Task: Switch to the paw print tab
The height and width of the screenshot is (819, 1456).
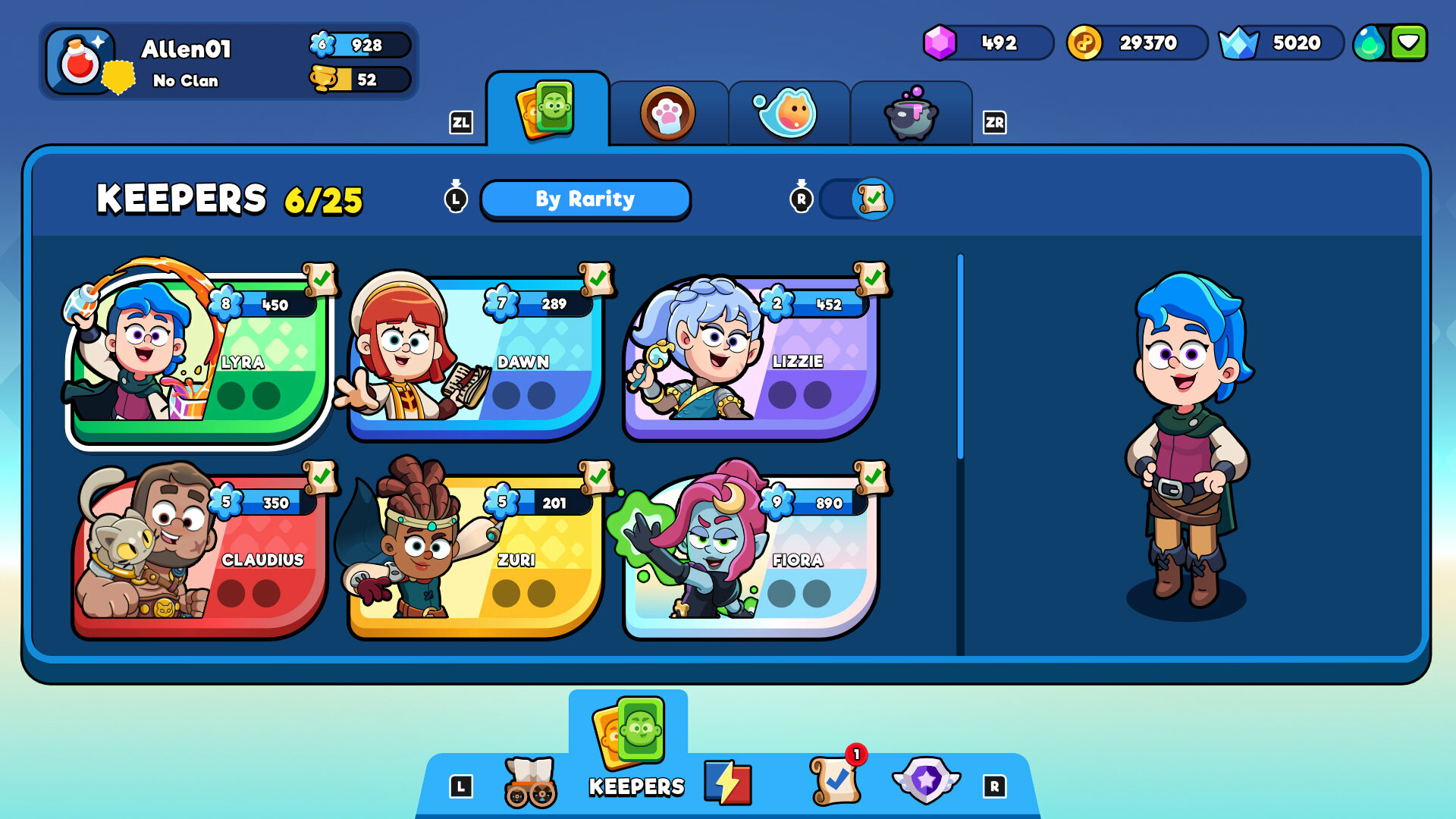Action: [667, 112]
